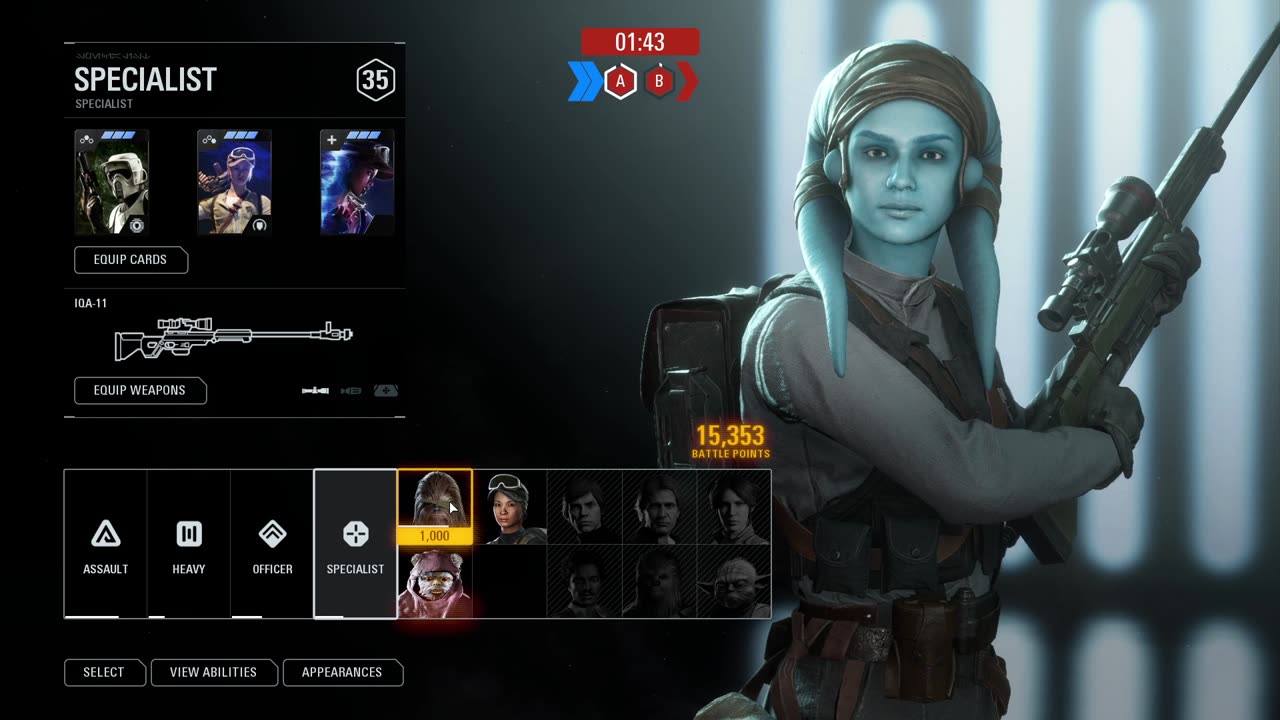The image size is (1280, 720).
Task: Select the Specialist class tile
Action: tap(355, 544)
